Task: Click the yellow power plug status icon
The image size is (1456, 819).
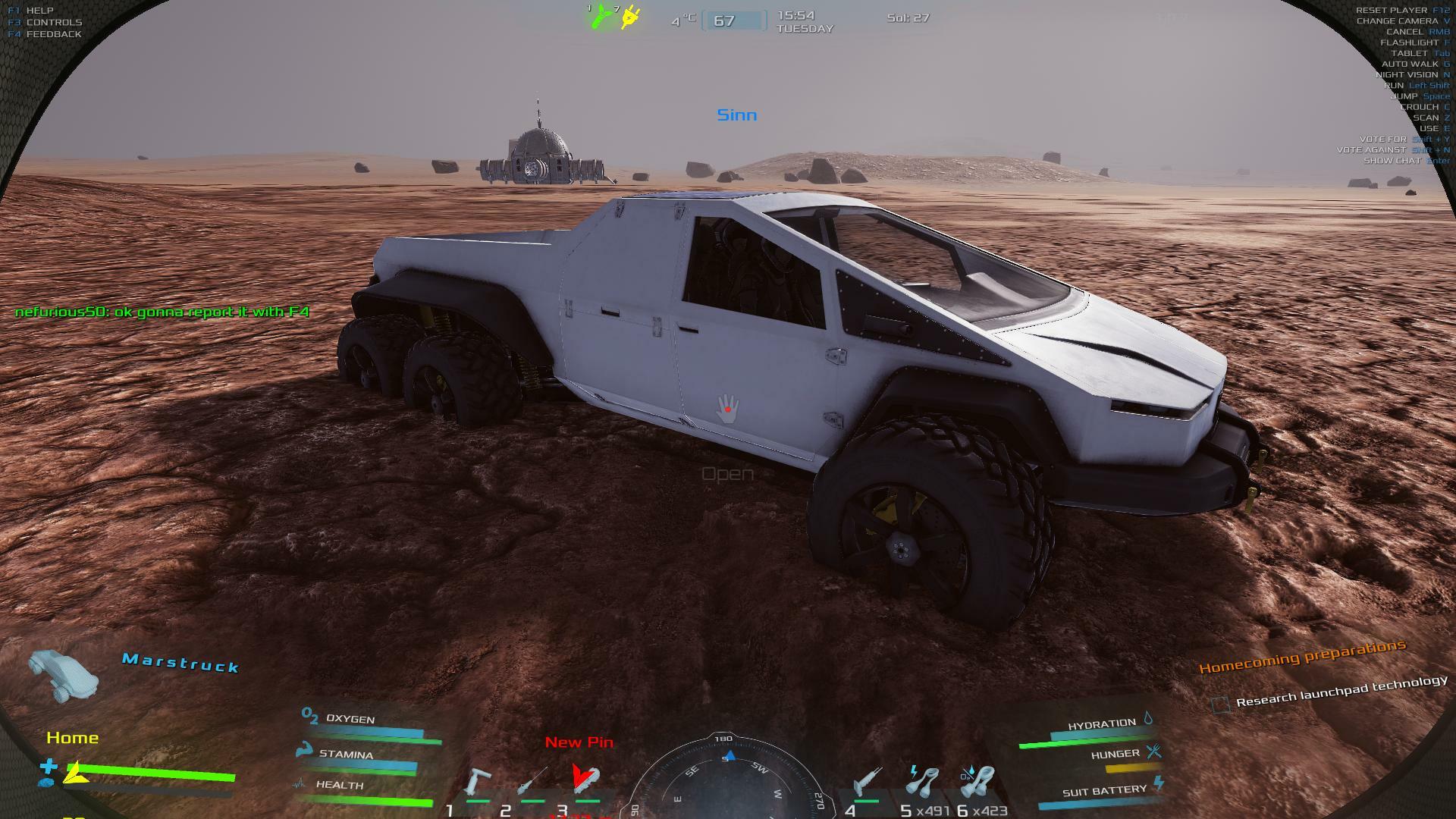Action: pos(629,17)
